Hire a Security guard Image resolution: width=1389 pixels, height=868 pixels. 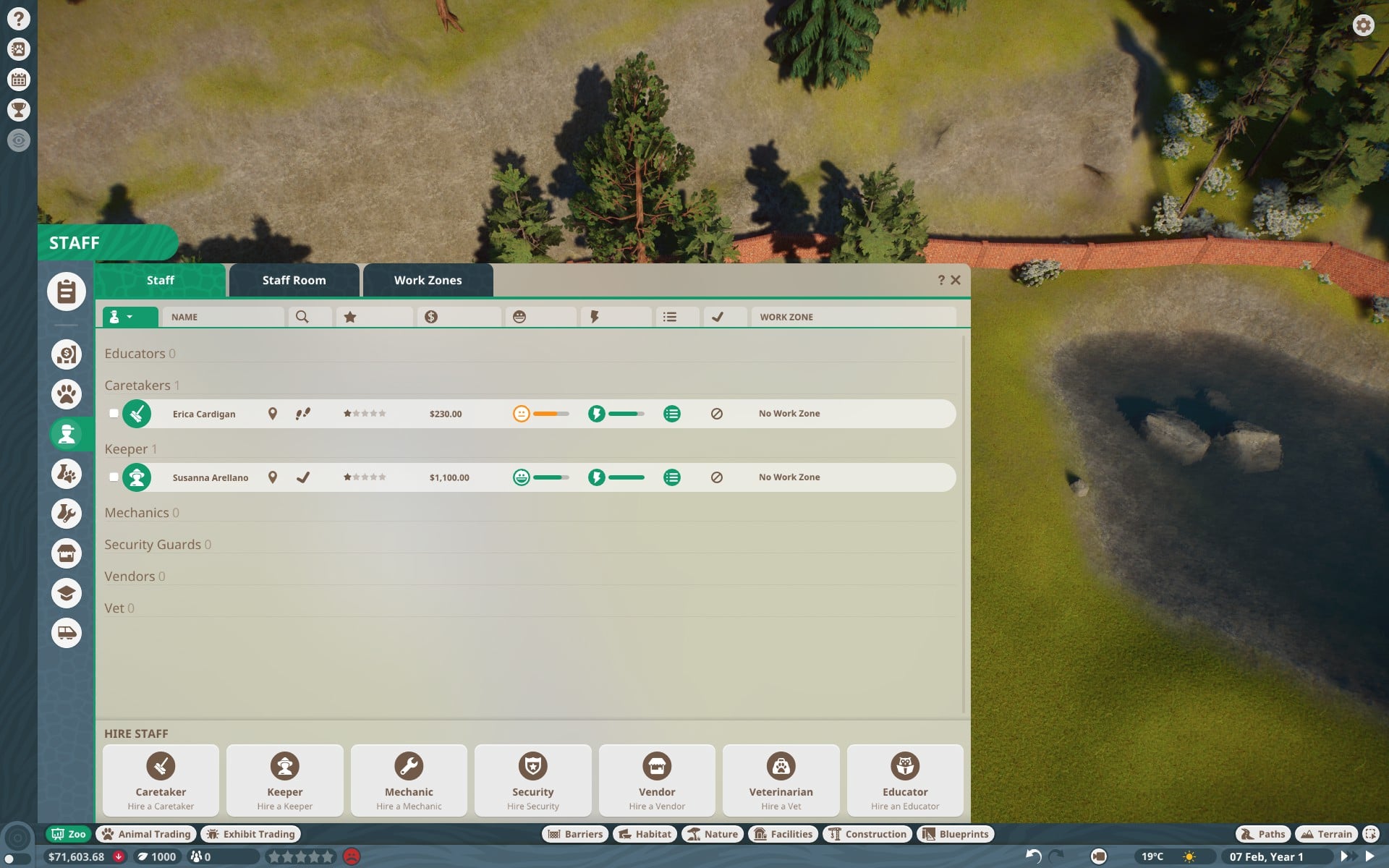[x=533, y=780]
